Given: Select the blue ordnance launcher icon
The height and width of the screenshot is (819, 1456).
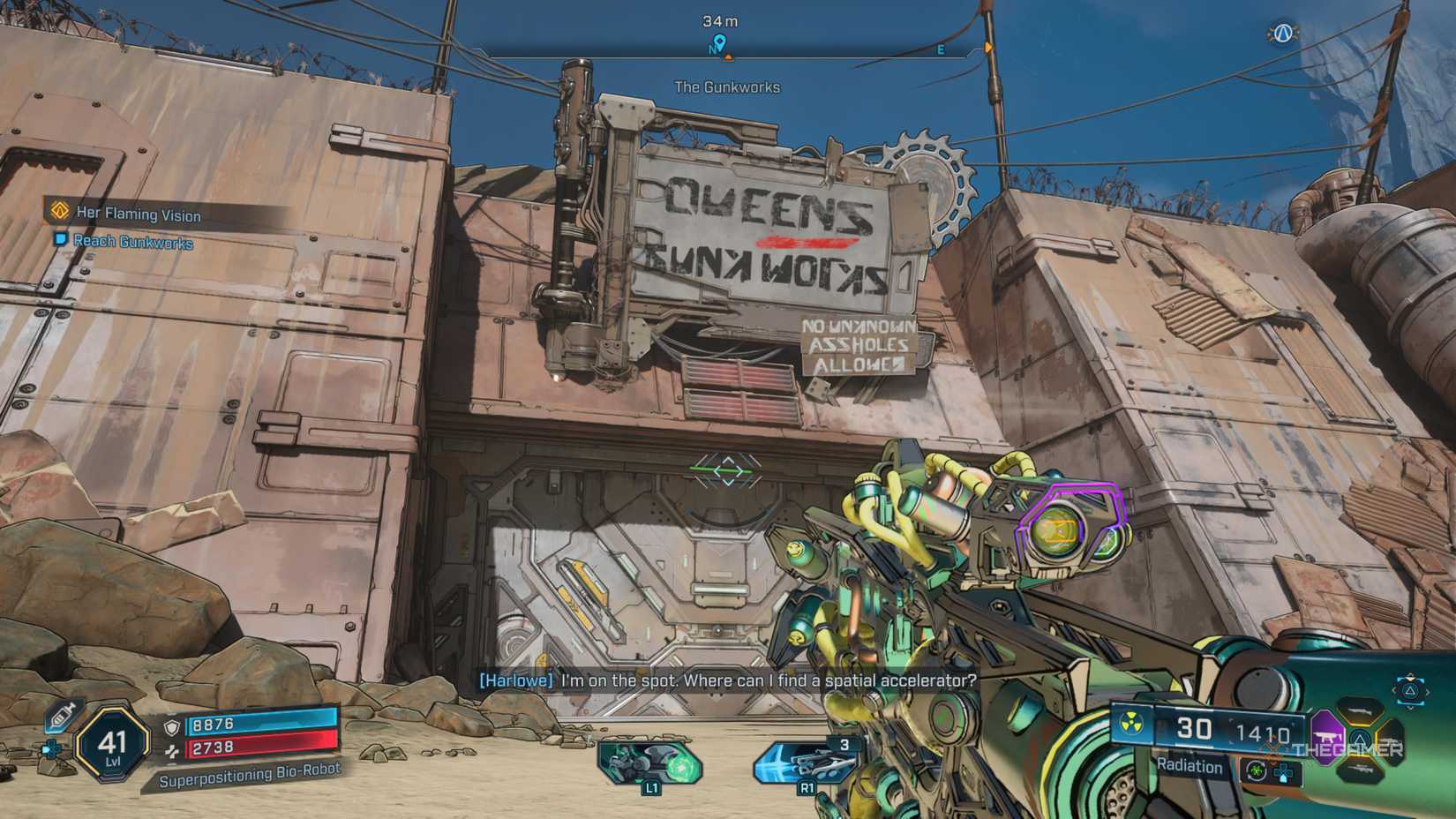Looking at the screenshot, I should click(x=807, y=761).
